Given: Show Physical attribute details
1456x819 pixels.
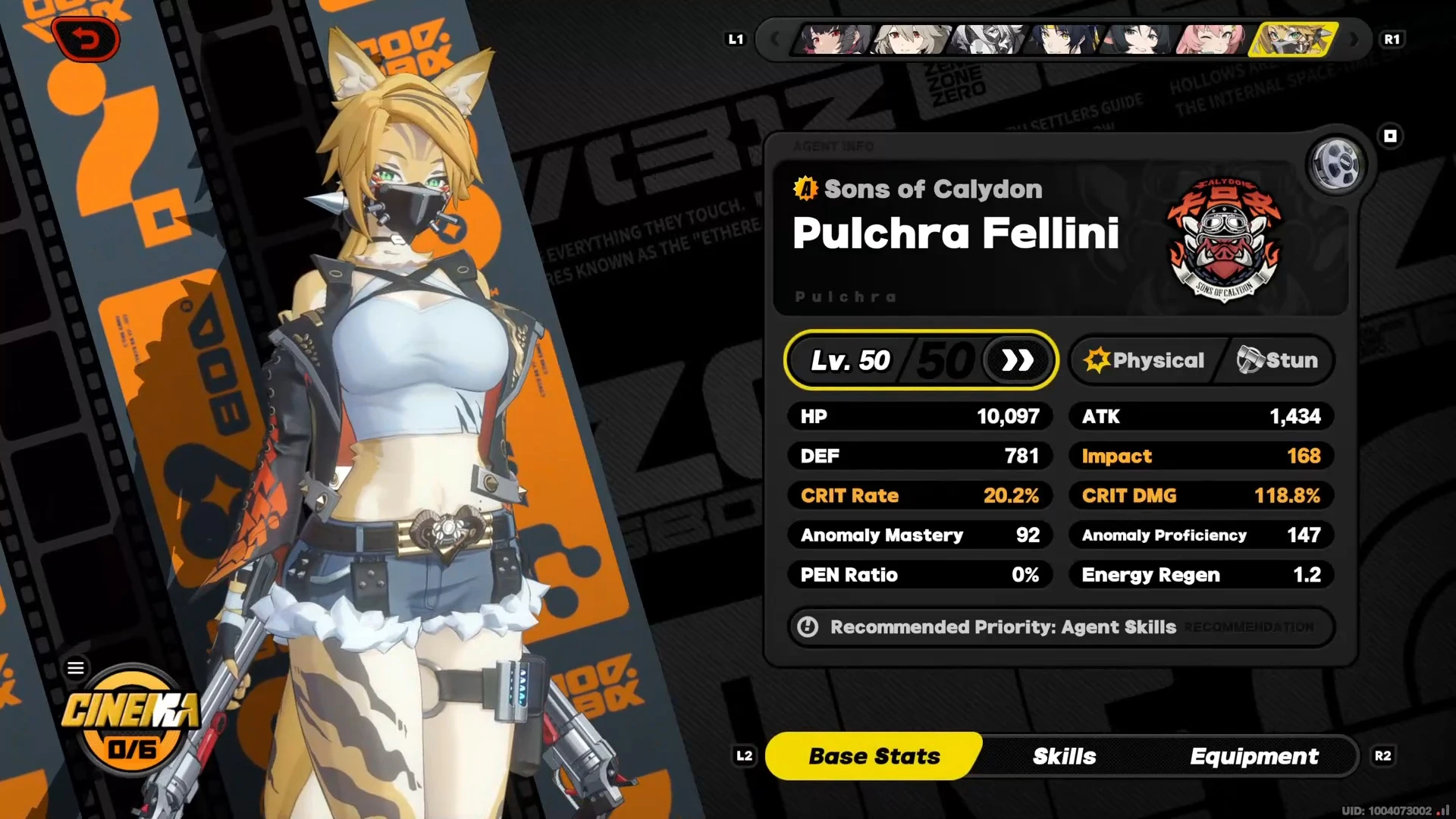Looking at the screenshot, I should click(1145, 360).
